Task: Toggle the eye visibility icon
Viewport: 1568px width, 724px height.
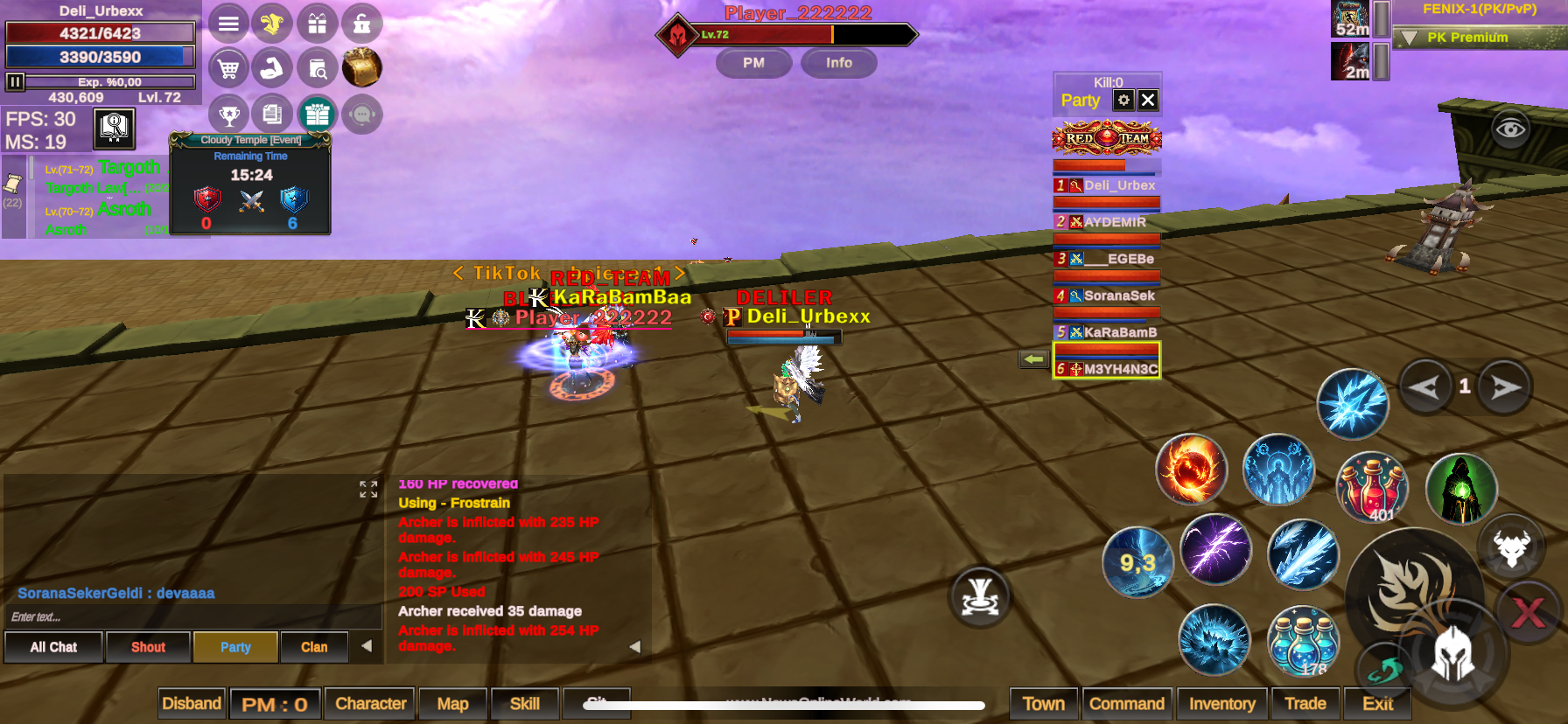Action: point(1510,129)
